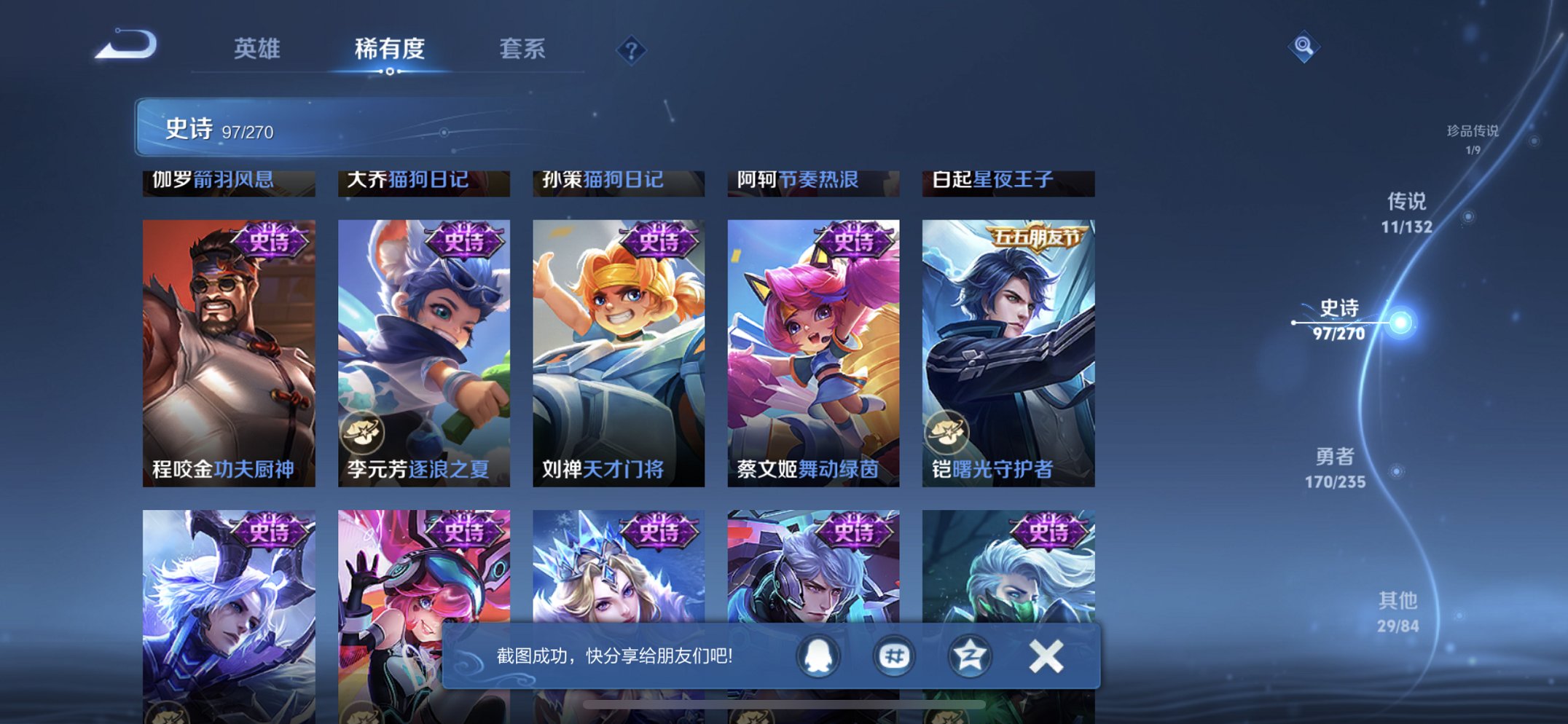Image resolution: width=1568 pixels, height=724 pixels.
Task: Share the screenshot via the WeChat icon
Action: point(894,655)
